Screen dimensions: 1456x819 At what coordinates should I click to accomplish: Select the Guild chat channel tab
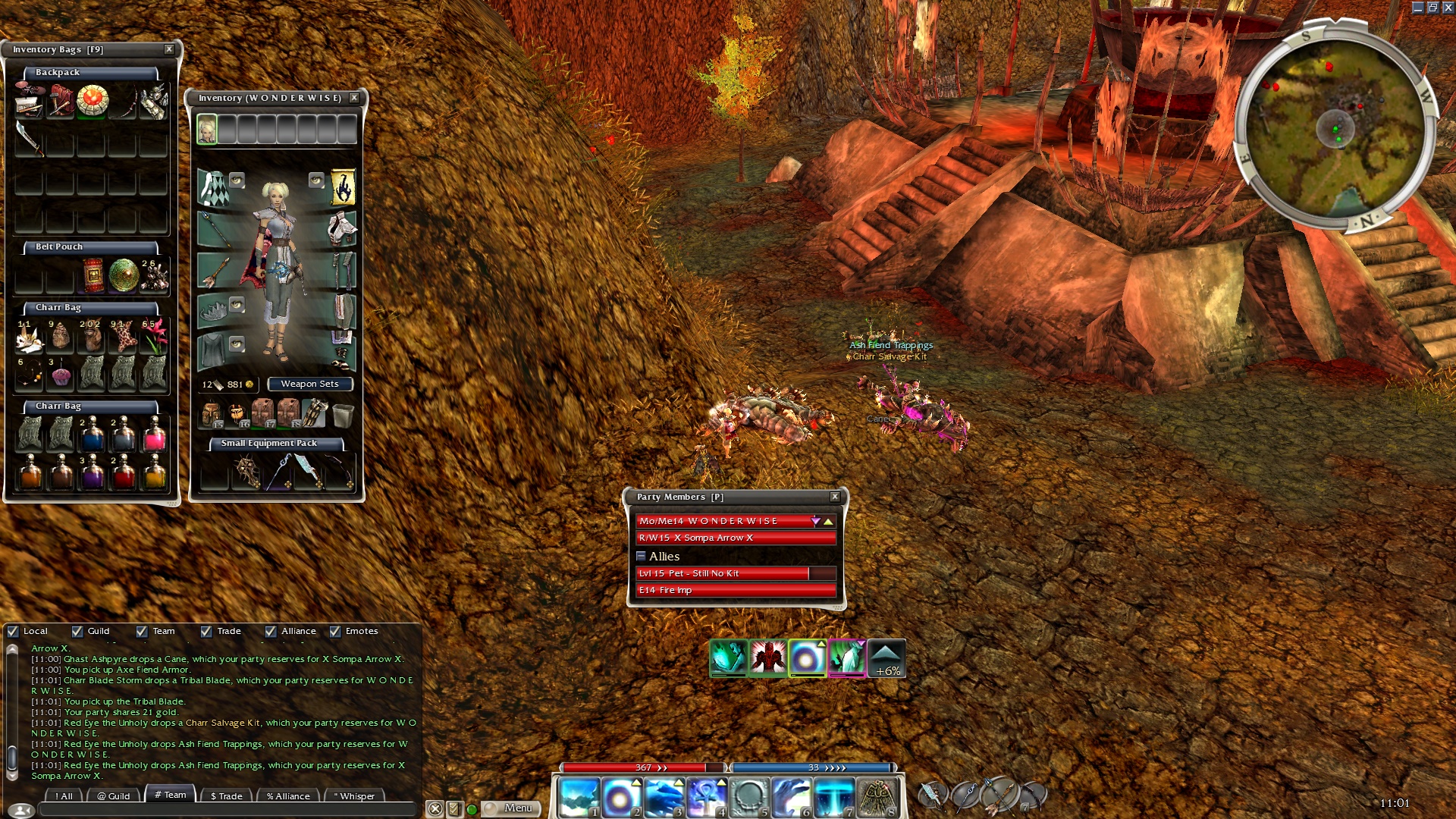pyautogui.click(x=114, y=796)
